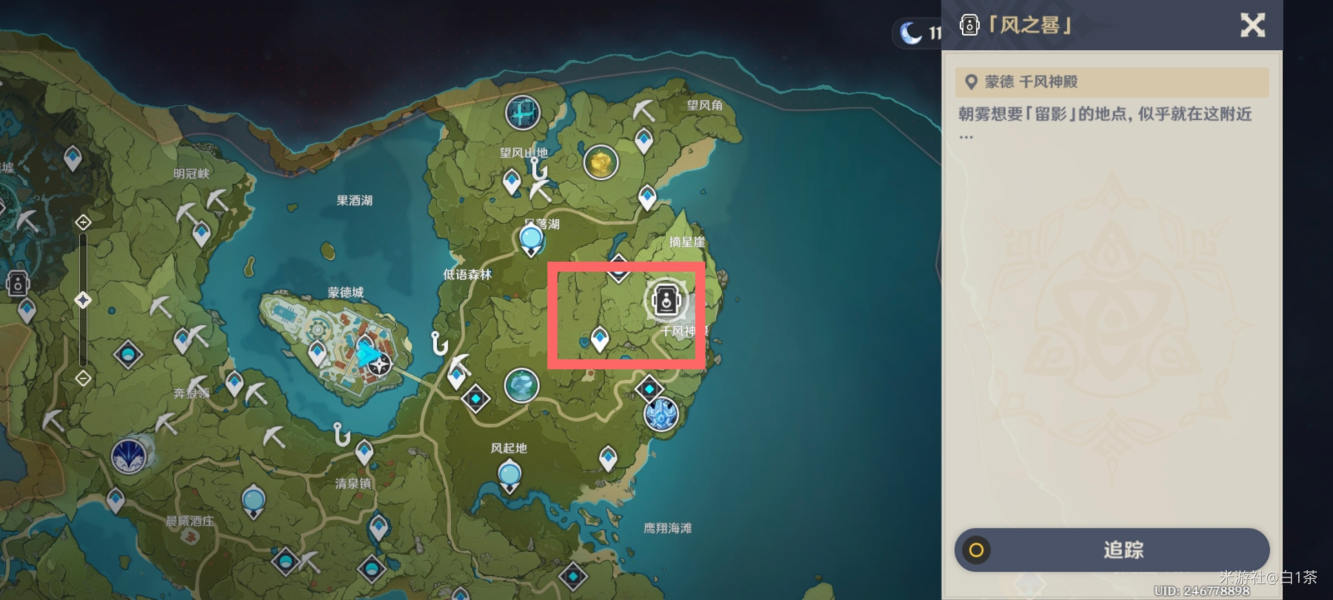Screen dimensions: 1333x600
Task: Click the zoom slider's diamond handle
Action: click(x=83, y=300)
